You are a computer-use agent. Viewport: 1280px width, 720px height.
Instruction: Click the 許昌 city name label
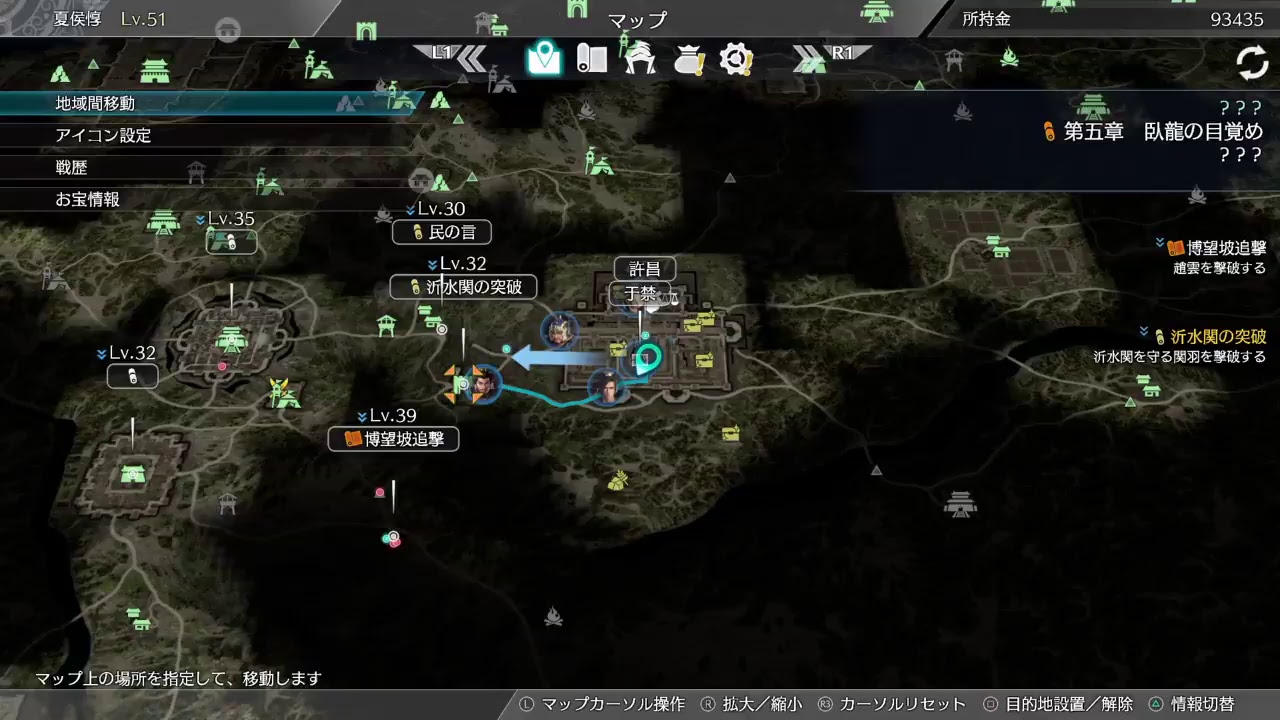coord(647,268)
